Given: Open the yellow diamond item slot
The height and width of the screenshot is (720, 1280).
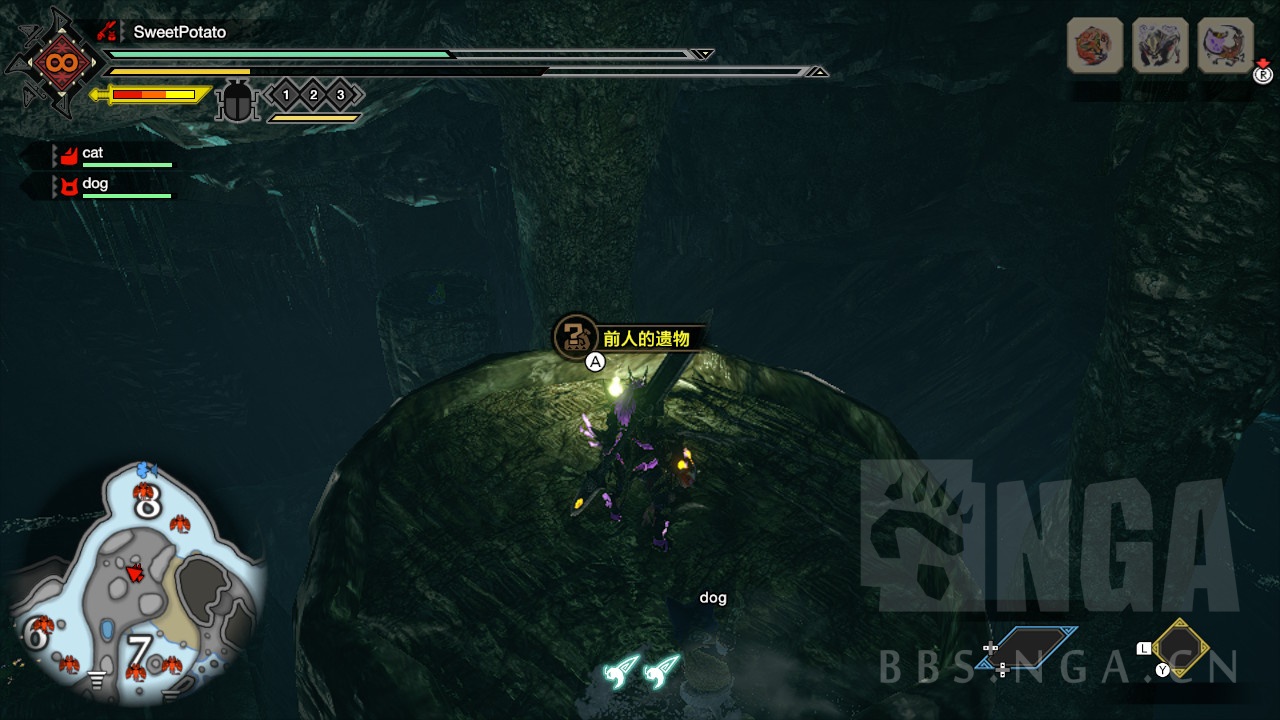Looking at the screenshot, I should [1182, 647].
